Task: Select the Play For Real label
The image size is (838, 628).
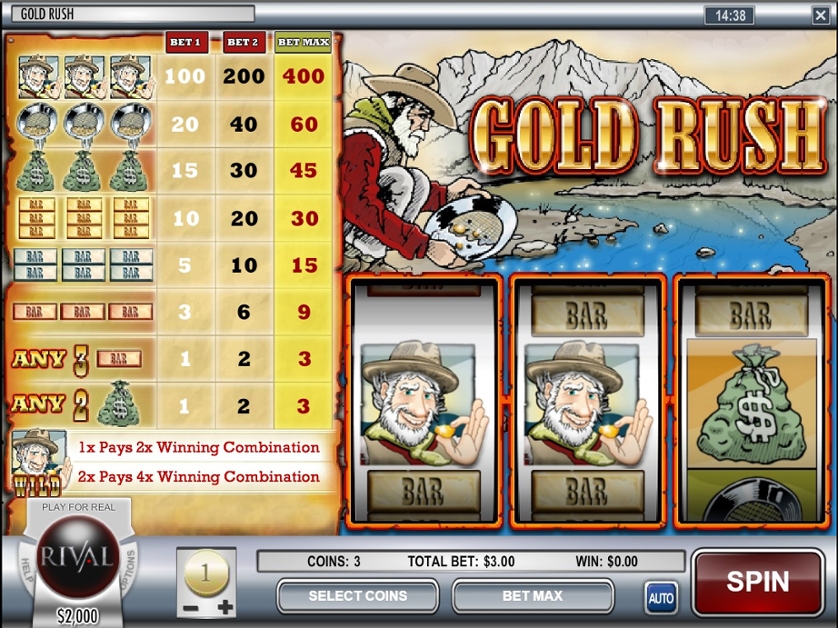Action: [x=78, y=507]
